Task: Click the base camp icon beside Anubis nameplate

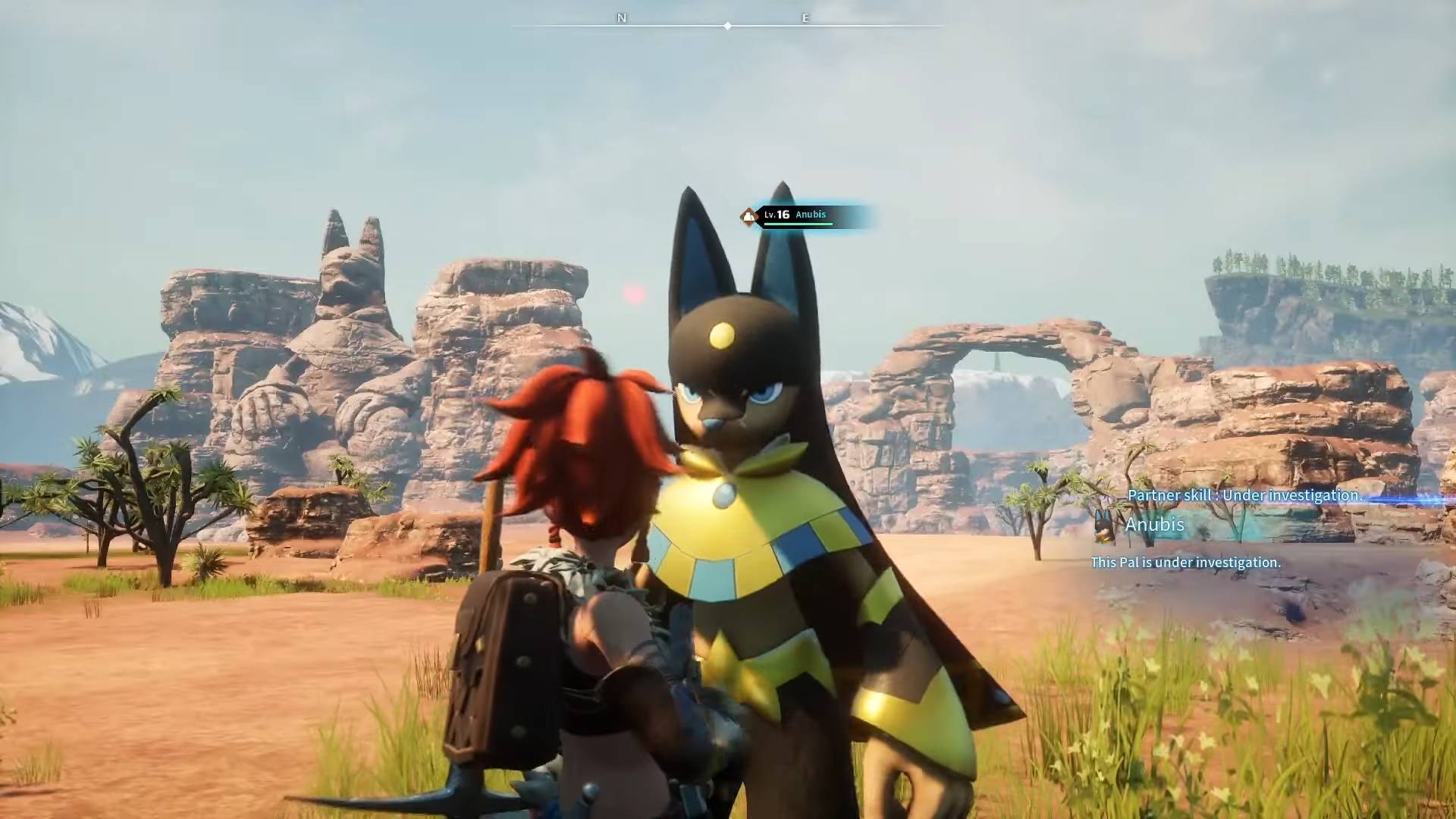Action: pos(748,215)
